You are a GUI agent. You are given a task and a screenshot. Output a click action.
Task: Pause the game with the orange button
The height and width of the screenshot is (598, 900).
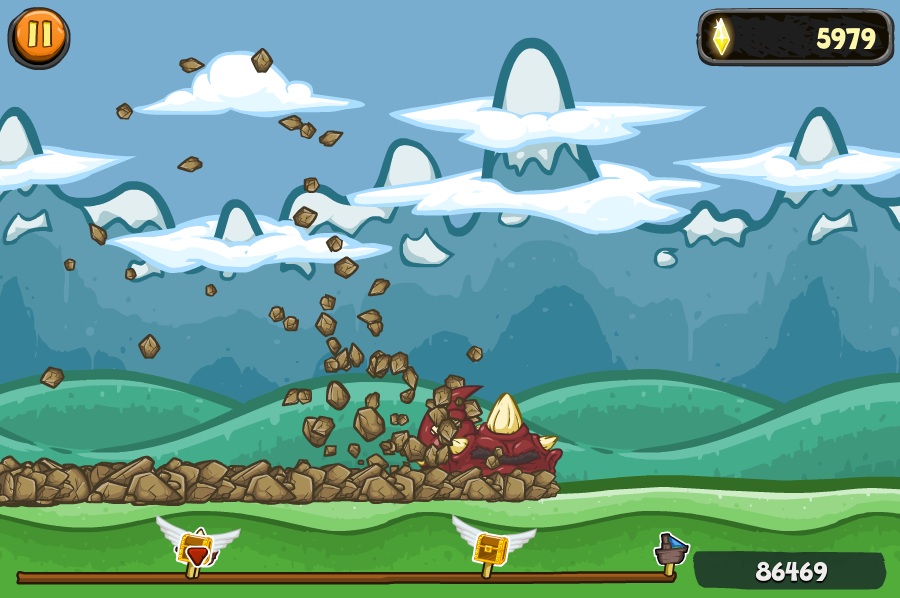click(40, 36)
